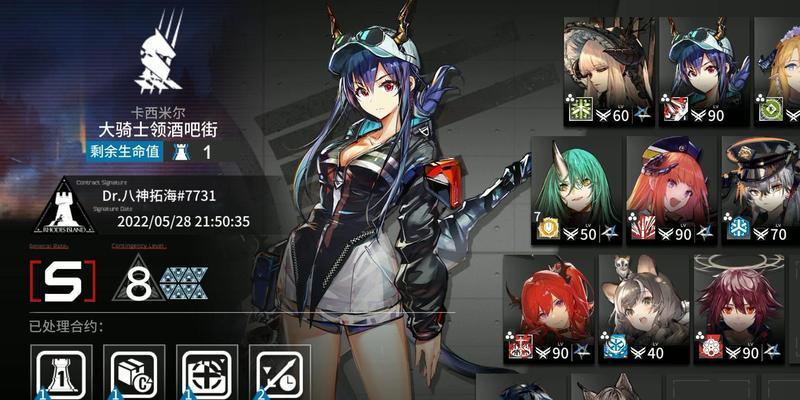Open the green-haired horned operator card
Image resolution: width=800 pixels, height=400 pixels.
click(573, 190)
